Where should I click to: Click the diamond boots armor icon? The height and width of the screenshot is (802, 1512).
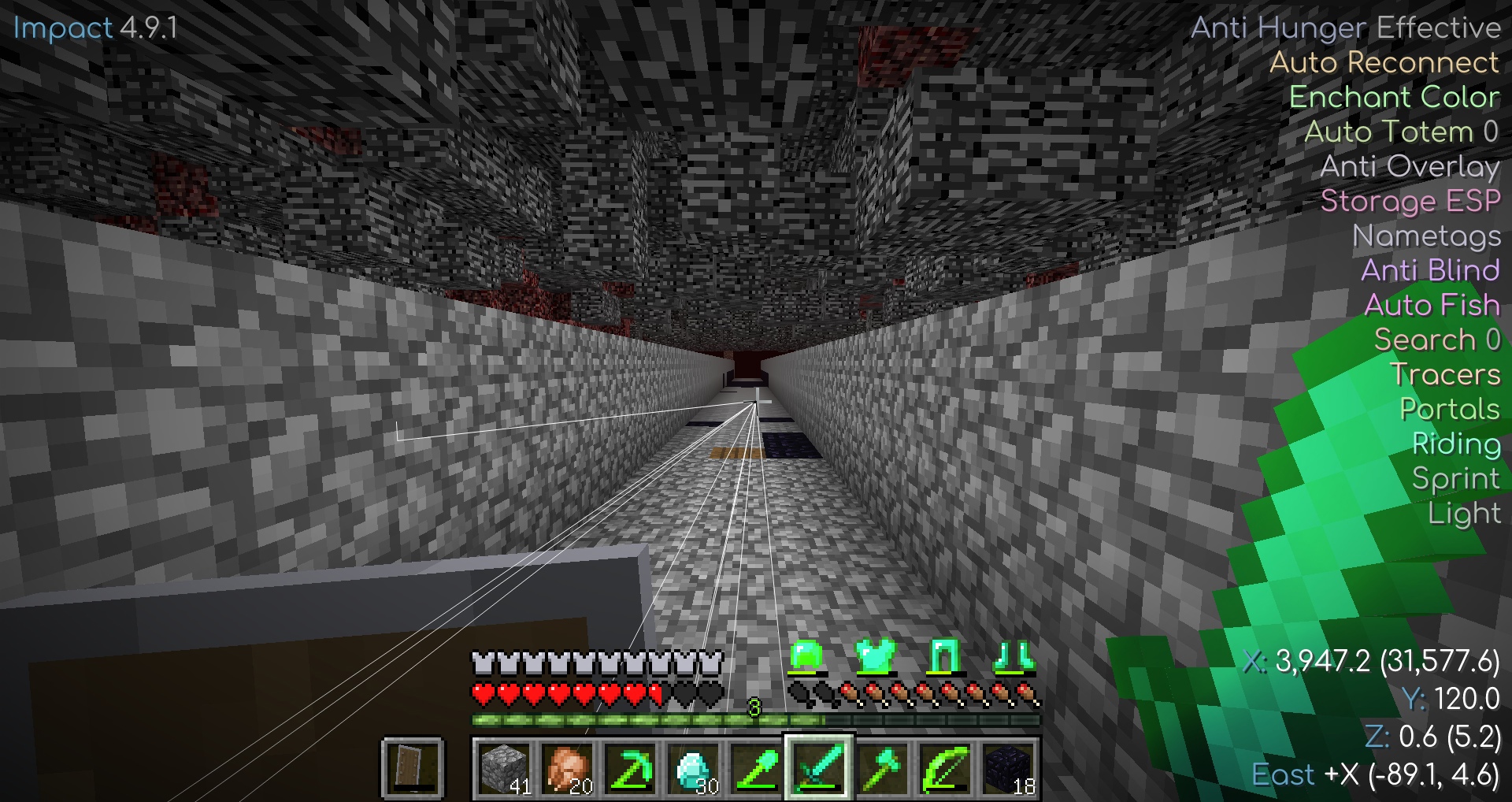[x=1013, y=656]
